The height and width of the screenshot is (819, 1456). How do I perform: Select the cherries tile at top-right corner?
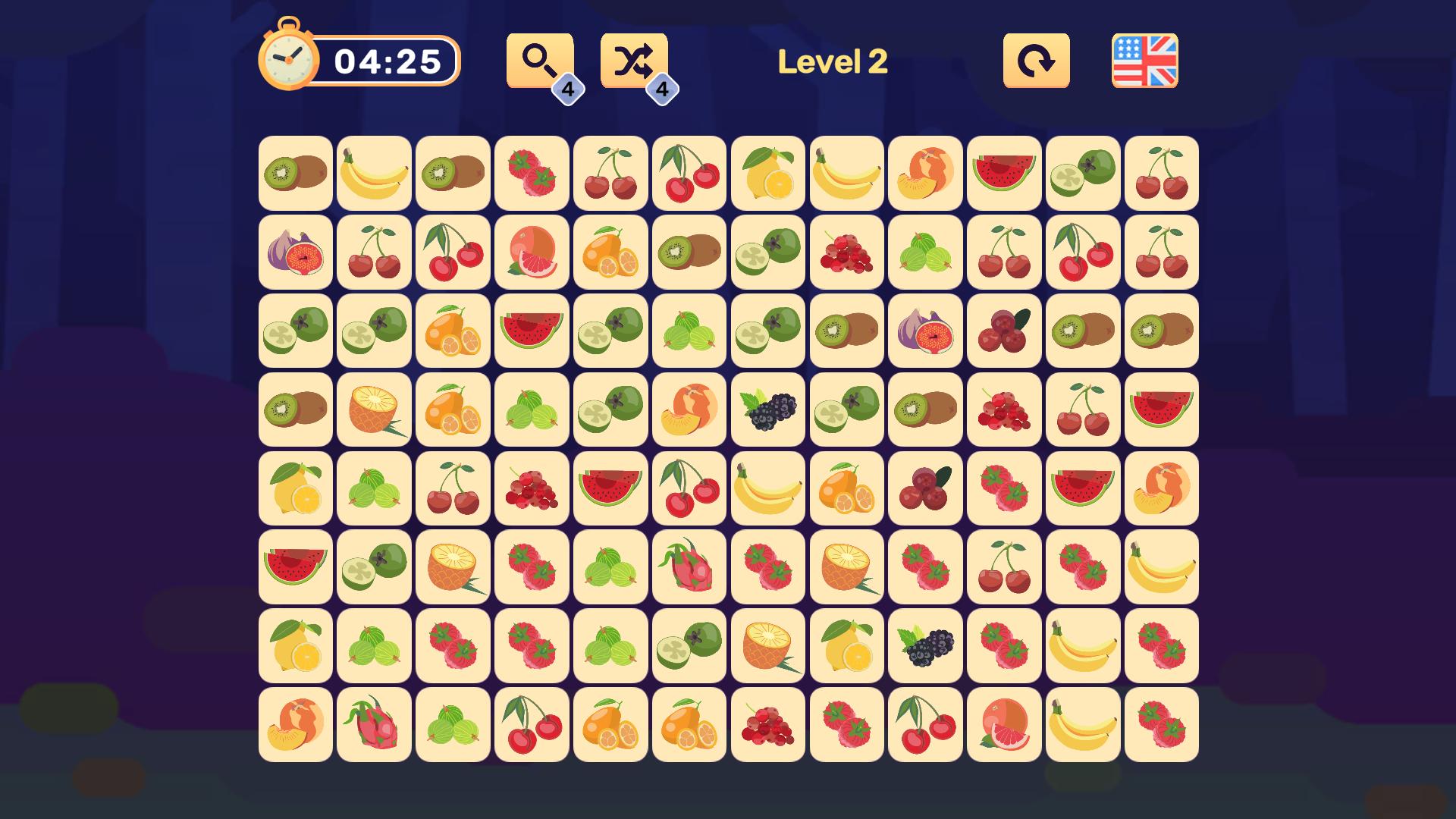pos(1161,173)
